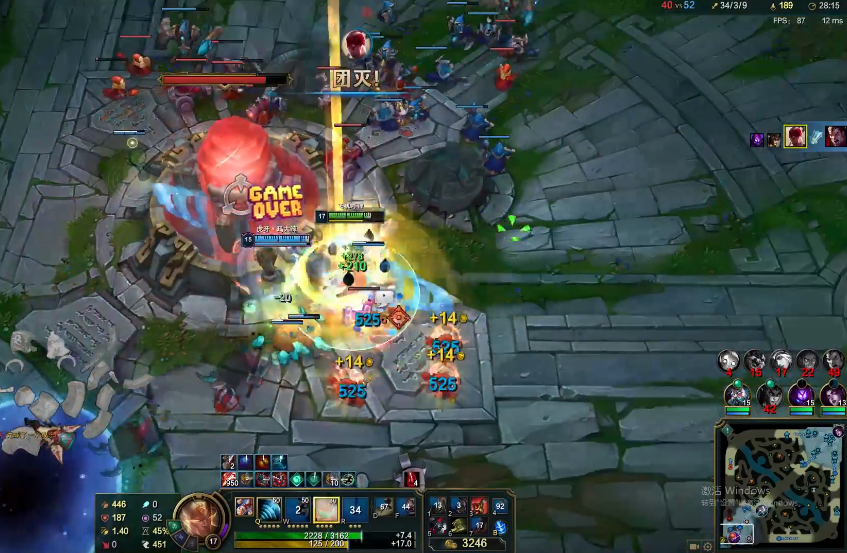The image size is (847, 553).
Task: Toggle the camera icon beside the minimap
Action: click(694, 546)
